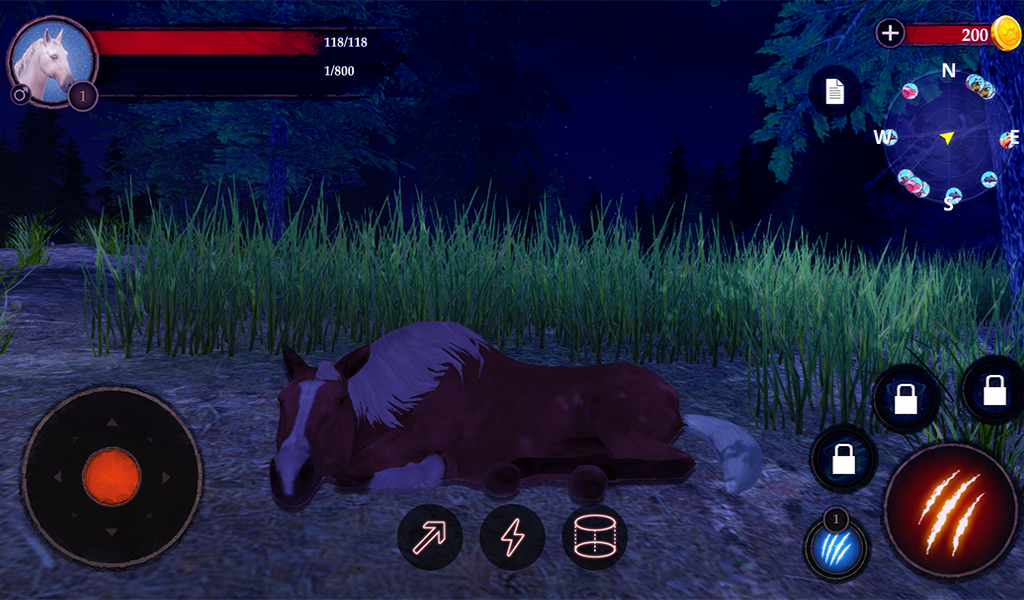This screenshot has width=1024, height=600.
Task: Activate the red claw attack button
Action: (x=950, y=511)
